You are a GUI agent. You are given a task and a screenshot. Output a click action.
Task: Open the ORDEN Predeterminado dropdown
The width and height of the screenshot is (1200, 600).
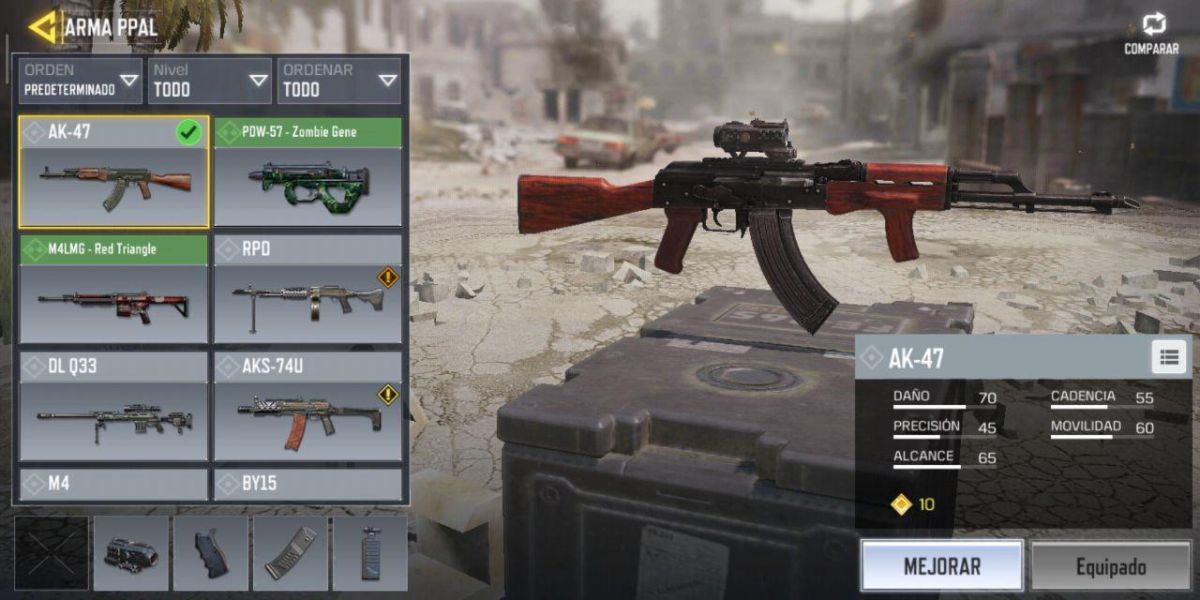(81, 81)
